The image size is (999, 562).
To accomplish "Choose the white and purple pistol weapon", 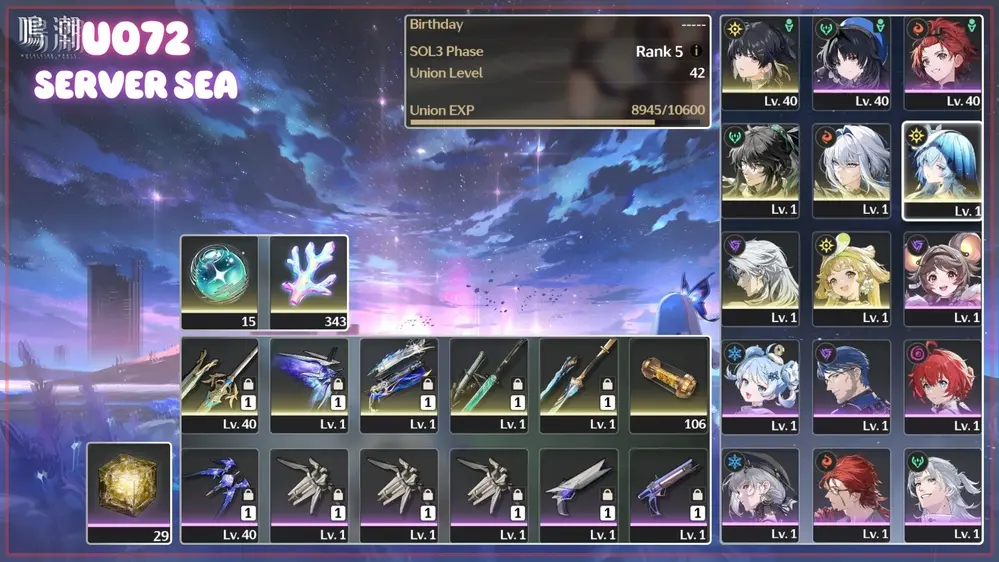I will pos(669,490).
